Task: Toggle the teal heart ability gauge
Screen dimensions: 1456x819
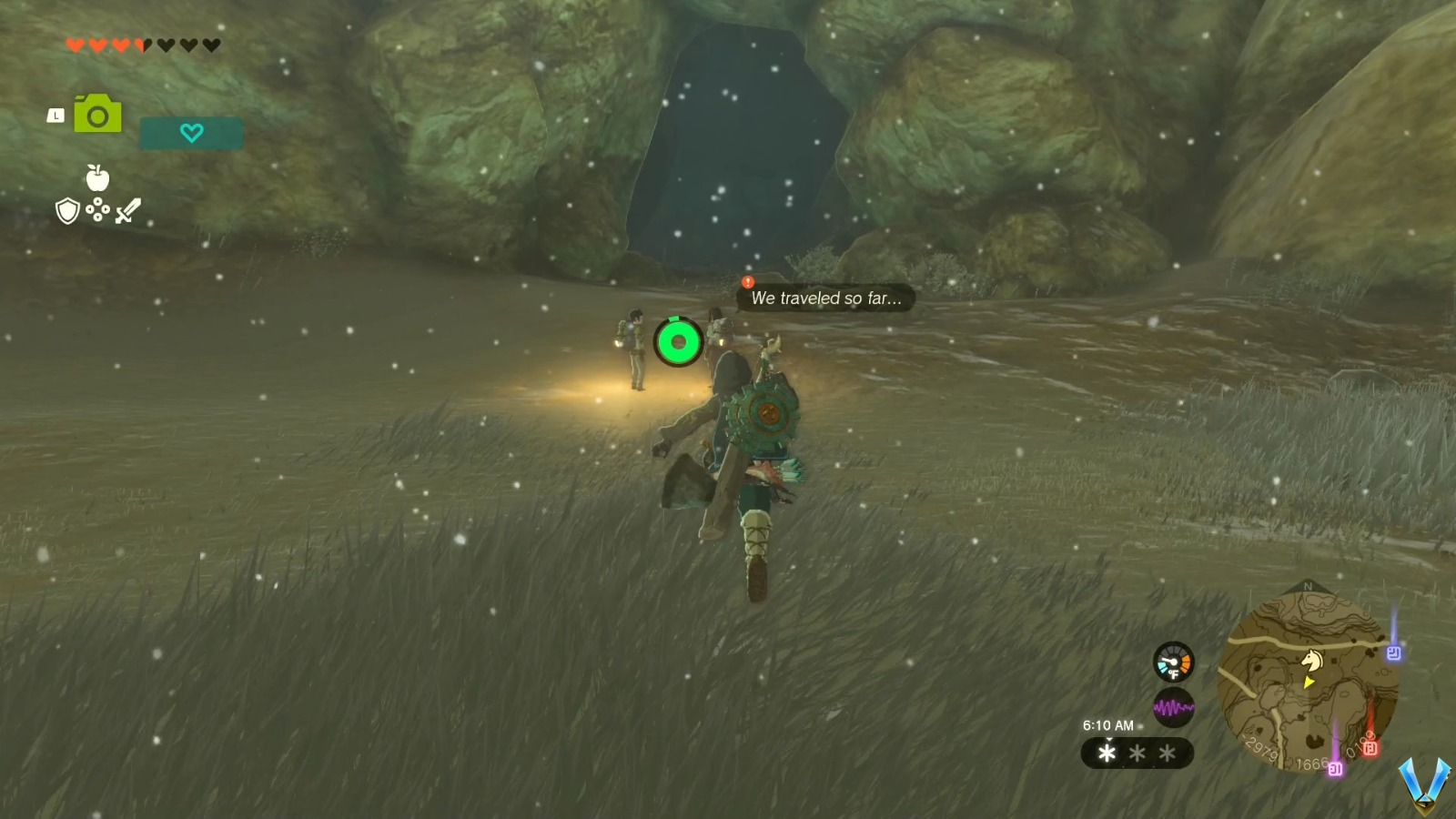Action: point(190,132)
